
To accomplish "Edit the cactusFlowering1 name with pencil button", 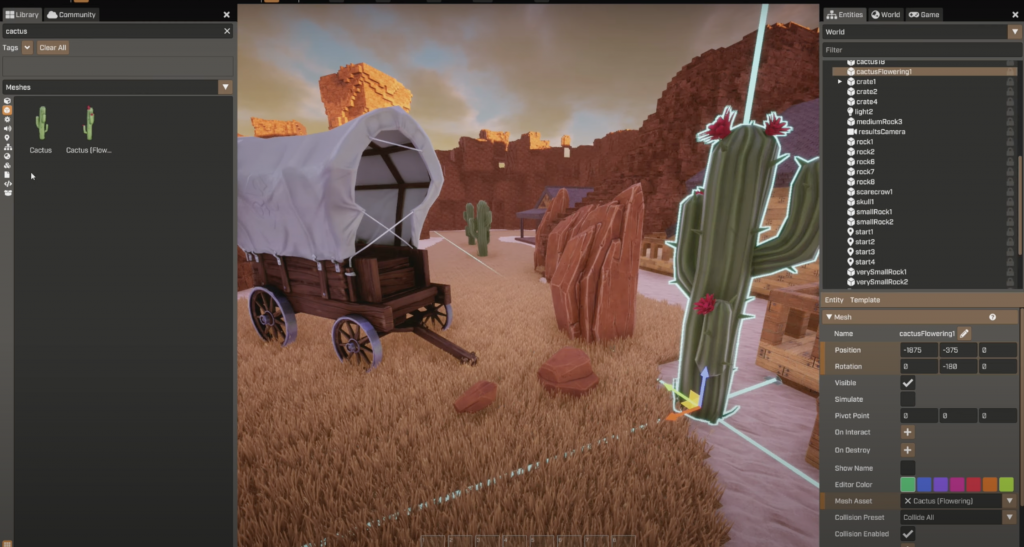I will point(965,333).
